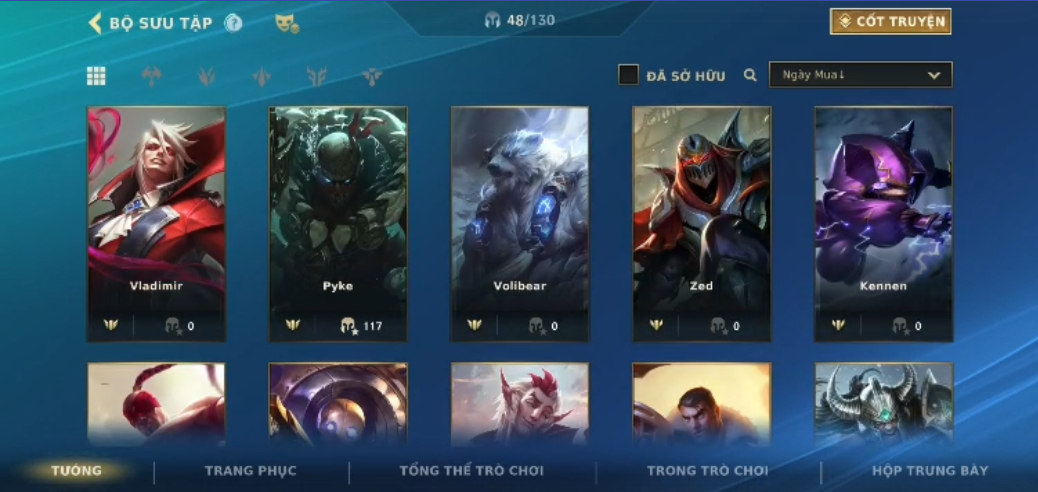The image size is (1038, 492).
Task: Open the Cốt Truyện button
Action: coord(890,22)
